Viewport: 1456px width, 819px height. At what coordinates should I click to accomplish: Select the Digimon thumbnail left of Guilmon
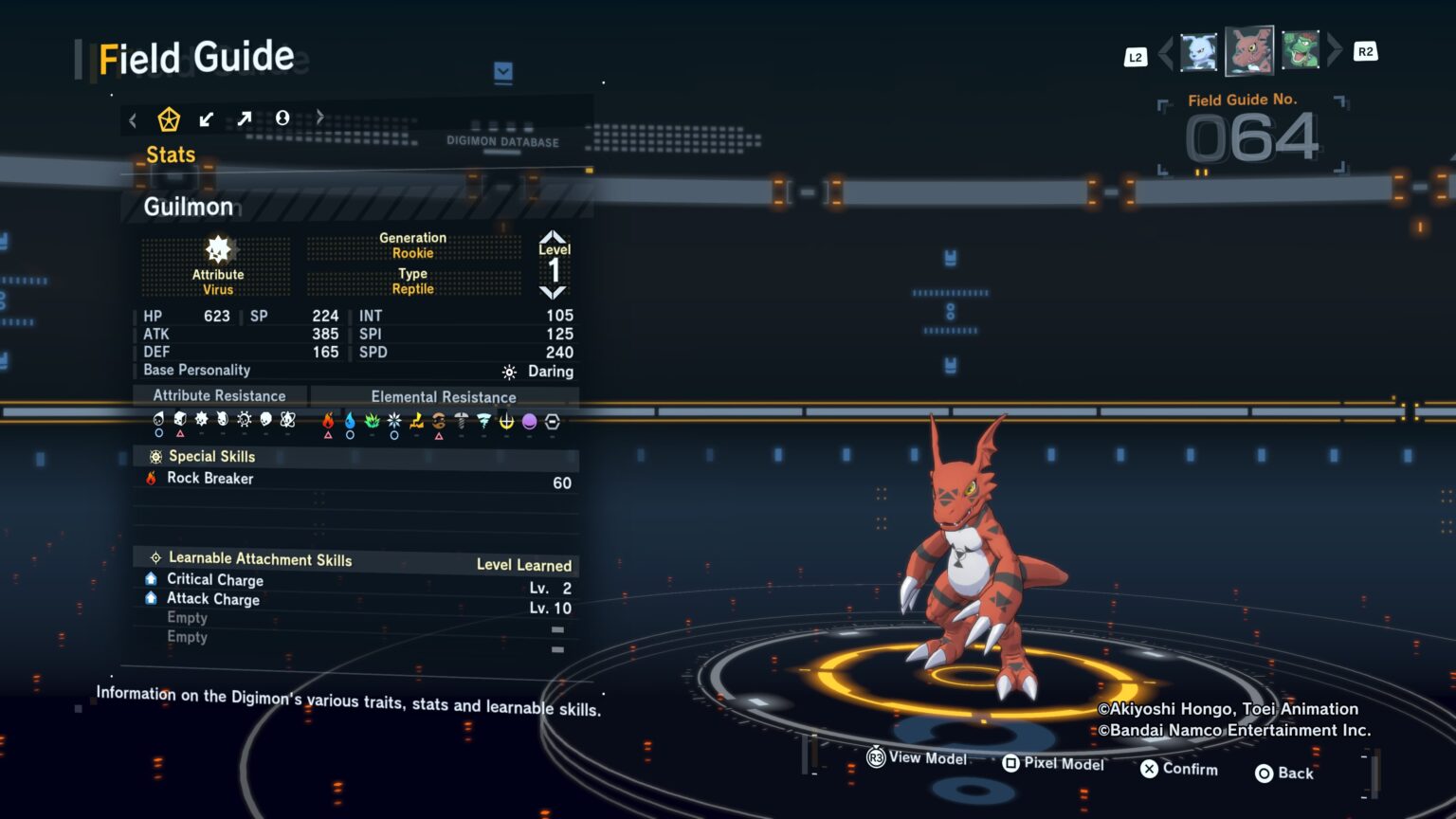tap(1197, 52)
